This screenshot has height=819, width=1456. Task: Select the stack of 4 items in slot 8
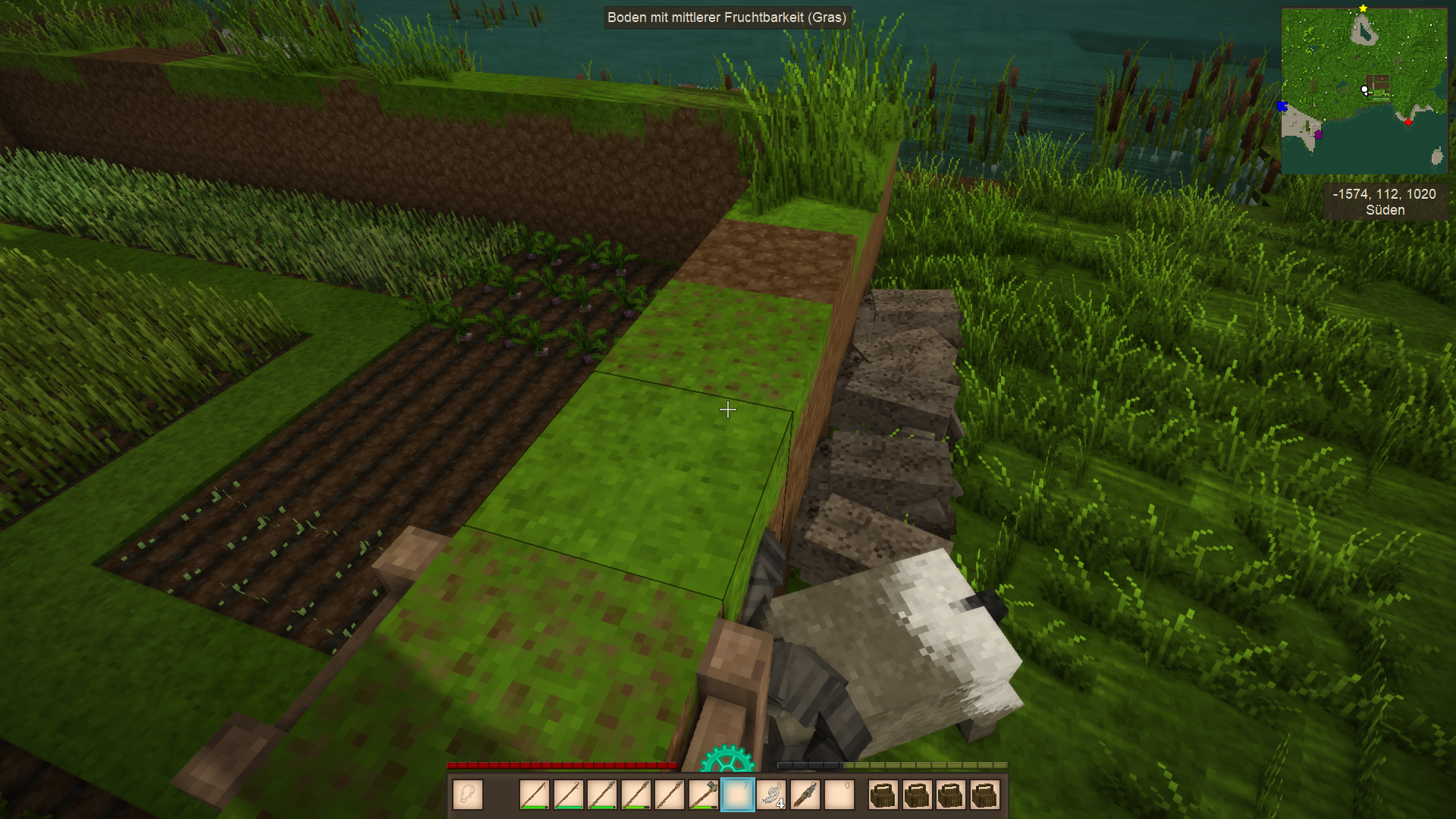(x=771, y=795)
